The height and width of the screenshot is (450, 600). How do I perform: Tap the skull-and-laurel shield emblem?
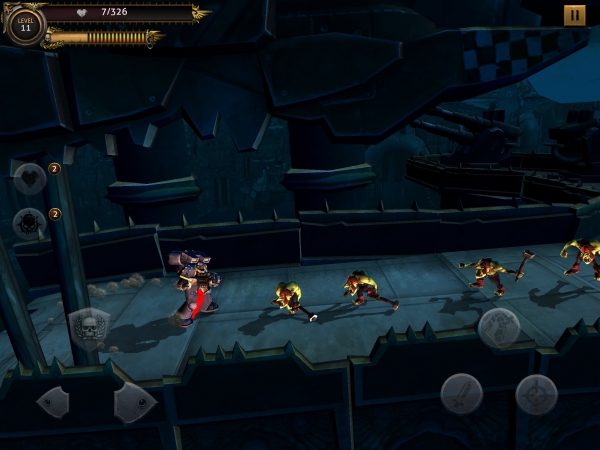pos(89,327)
